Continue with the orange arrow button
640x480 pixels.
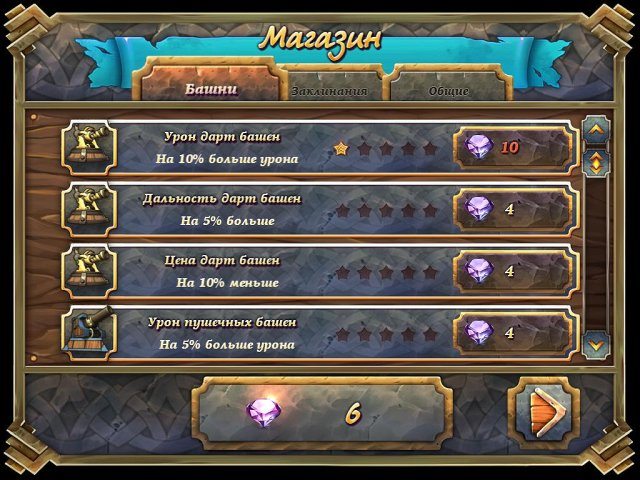tap(544, 412)
